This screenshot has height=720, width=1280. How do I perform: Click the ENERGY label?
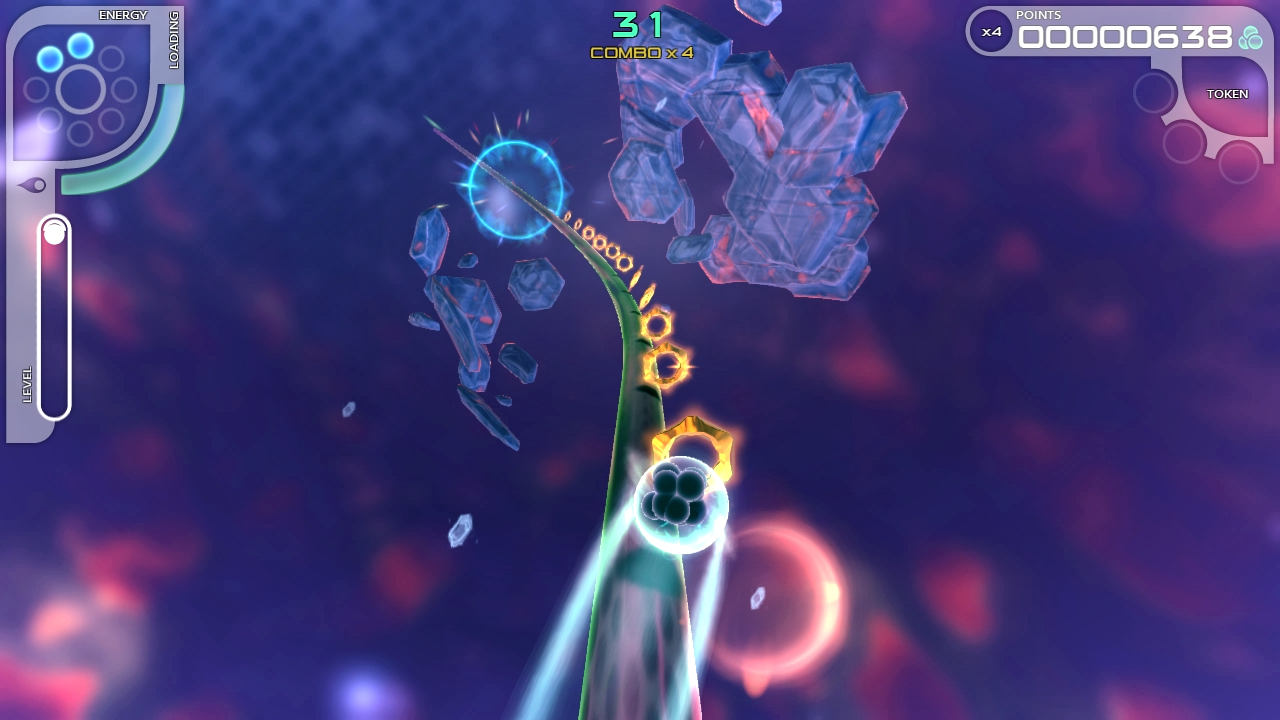coord(122,14)
